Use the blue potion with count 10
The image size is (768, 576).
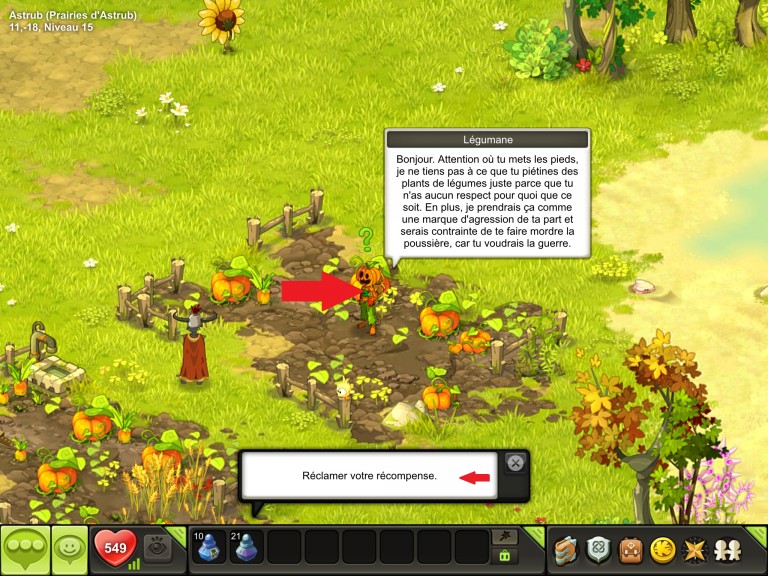(x=208, y=548)
